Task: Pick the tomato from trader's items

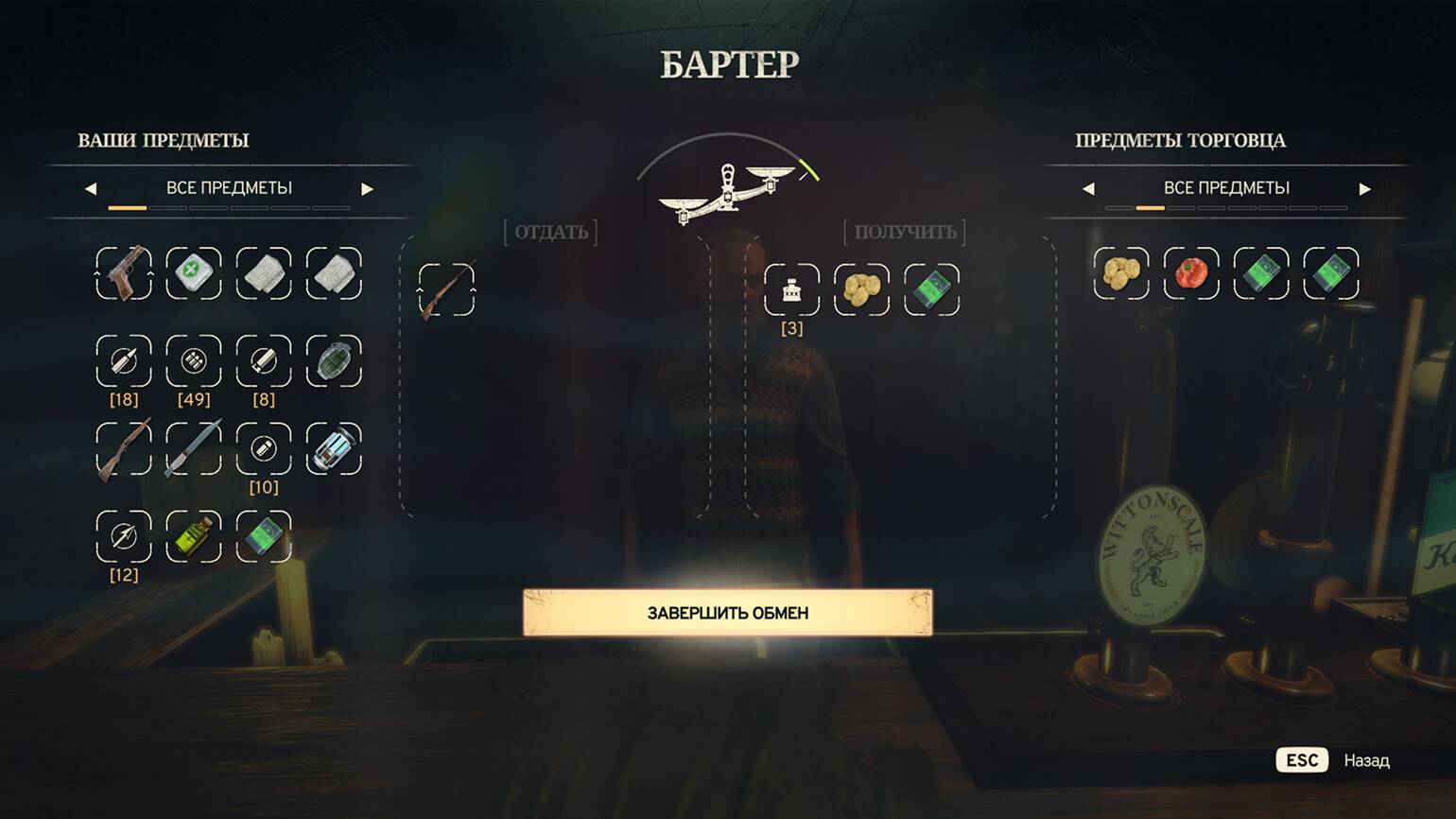Action: [x=1191, y=273]
